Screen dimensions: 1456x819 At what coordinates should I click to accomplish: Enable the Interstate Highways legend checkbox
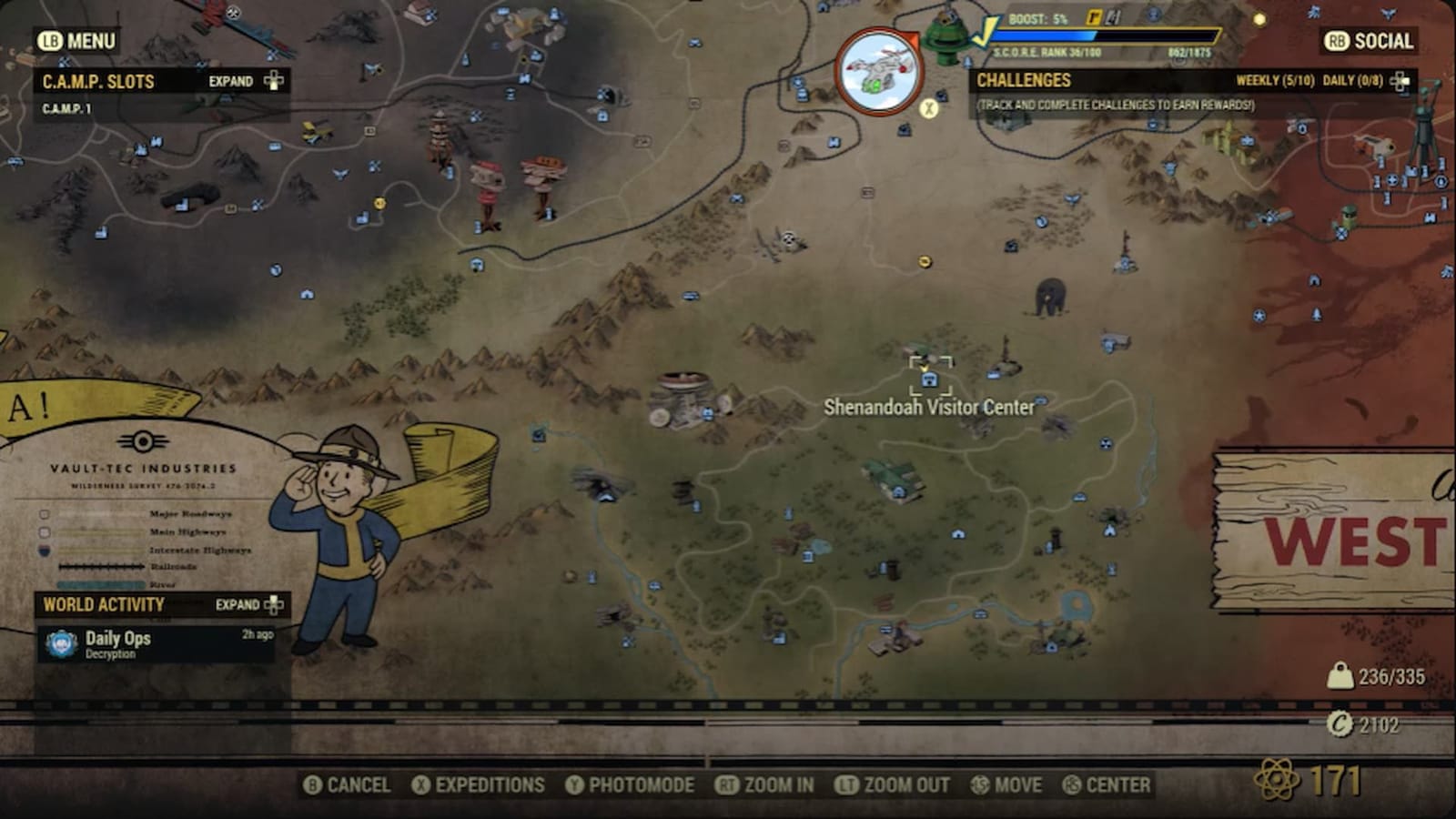[x=44, y=548]
